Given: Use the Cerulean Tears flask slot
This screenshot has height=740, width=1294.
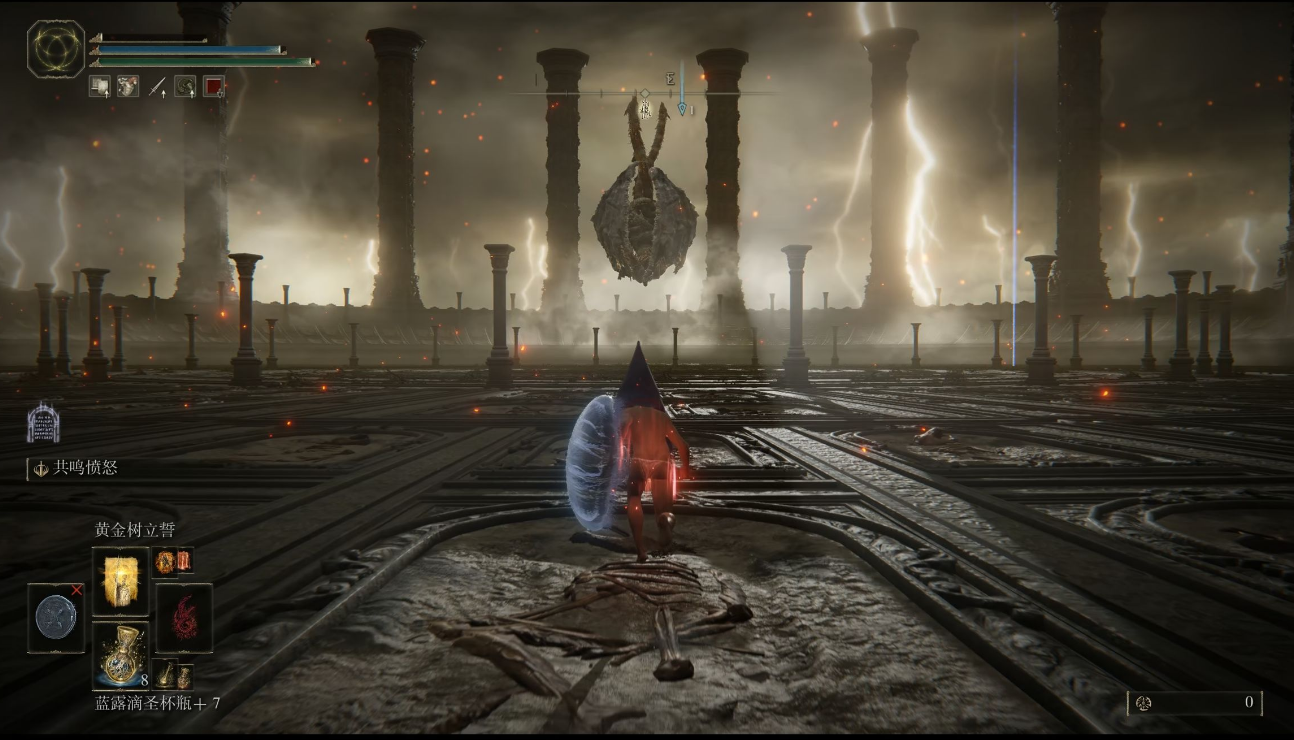Looking at the screenshot, I should pos(121,655).
